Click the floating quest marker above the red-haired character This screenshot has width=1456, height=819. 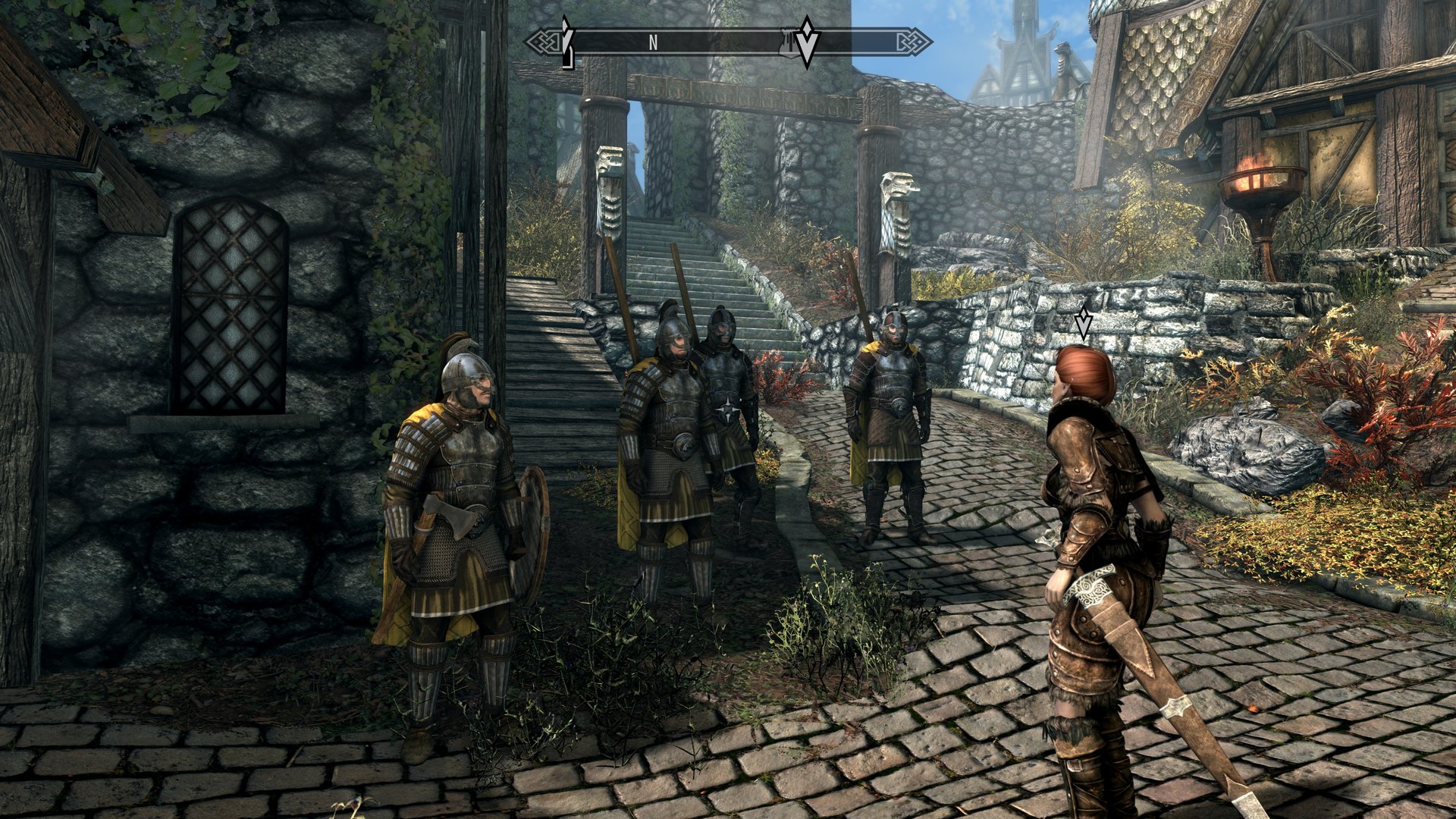click(x=1084, y=324)
